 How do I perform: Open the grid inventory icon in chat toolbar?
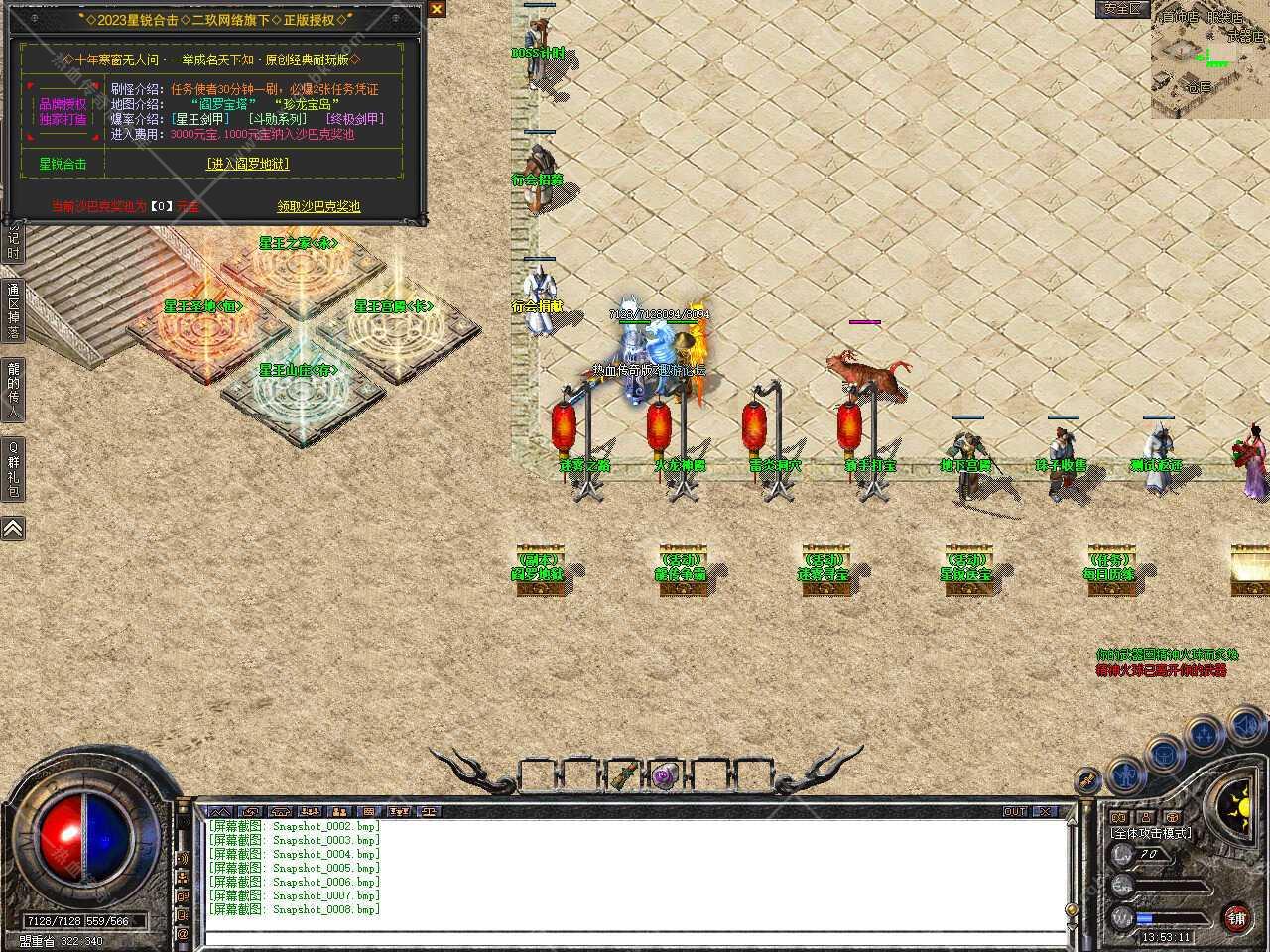point(369,812)
